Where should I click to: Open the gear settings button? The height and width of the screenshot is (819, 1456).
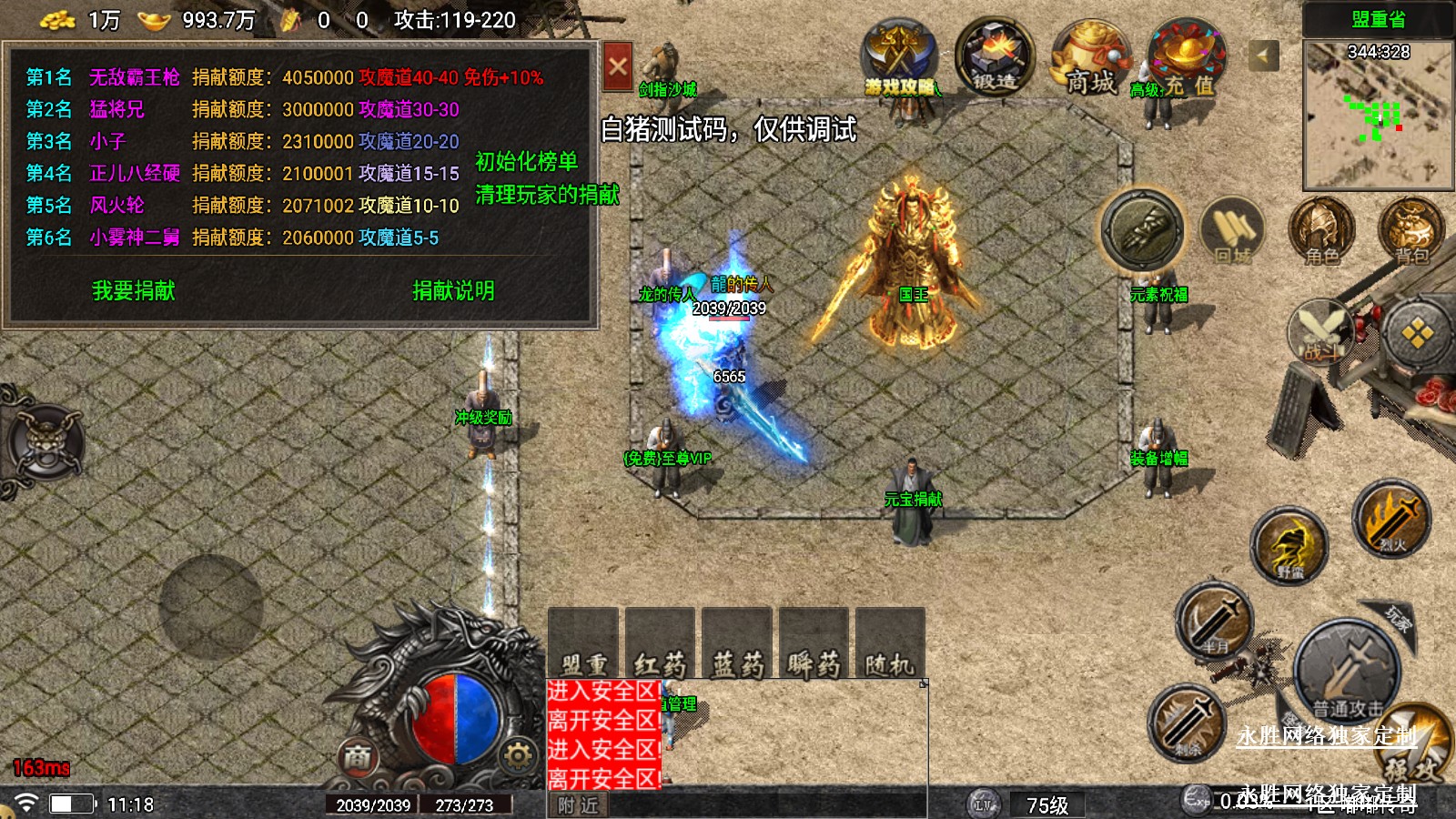click(x=518, y=755)
